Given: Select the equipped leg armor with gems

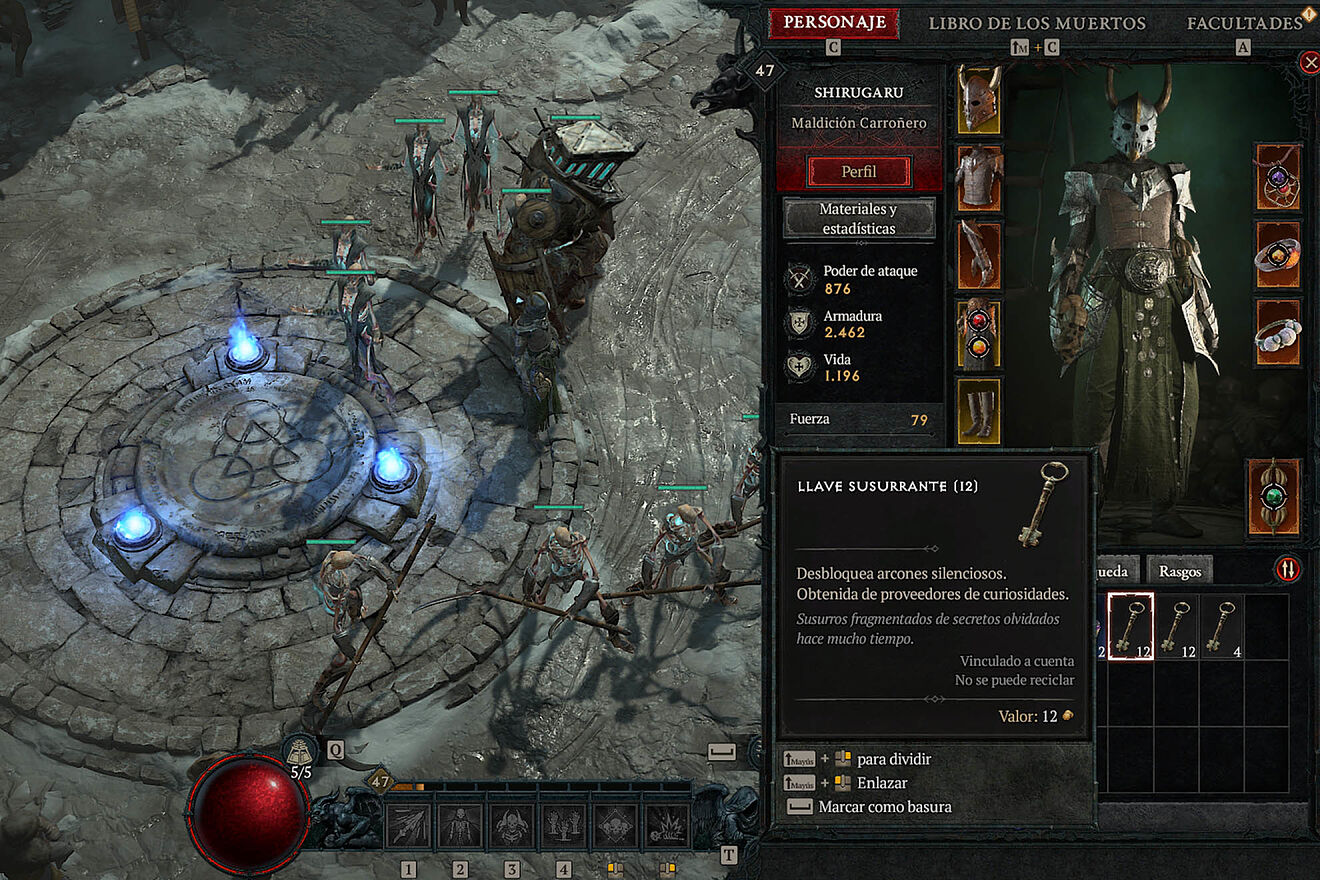Looking at the screenshot, I should coord(979,332).
